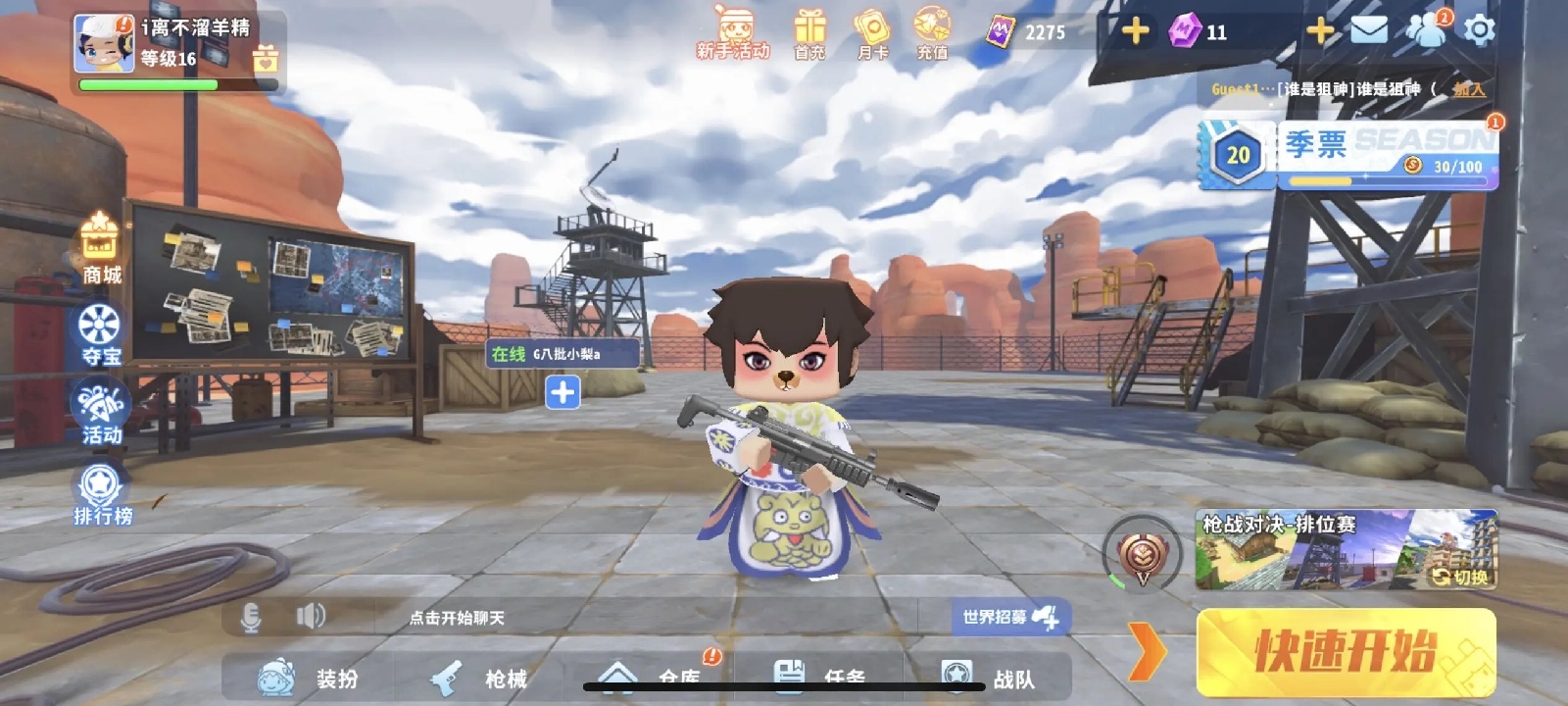1568x706 pixels.
Task: Toggle the speaker sound icon
Action: pyautogui.click(x=311, y=616)
